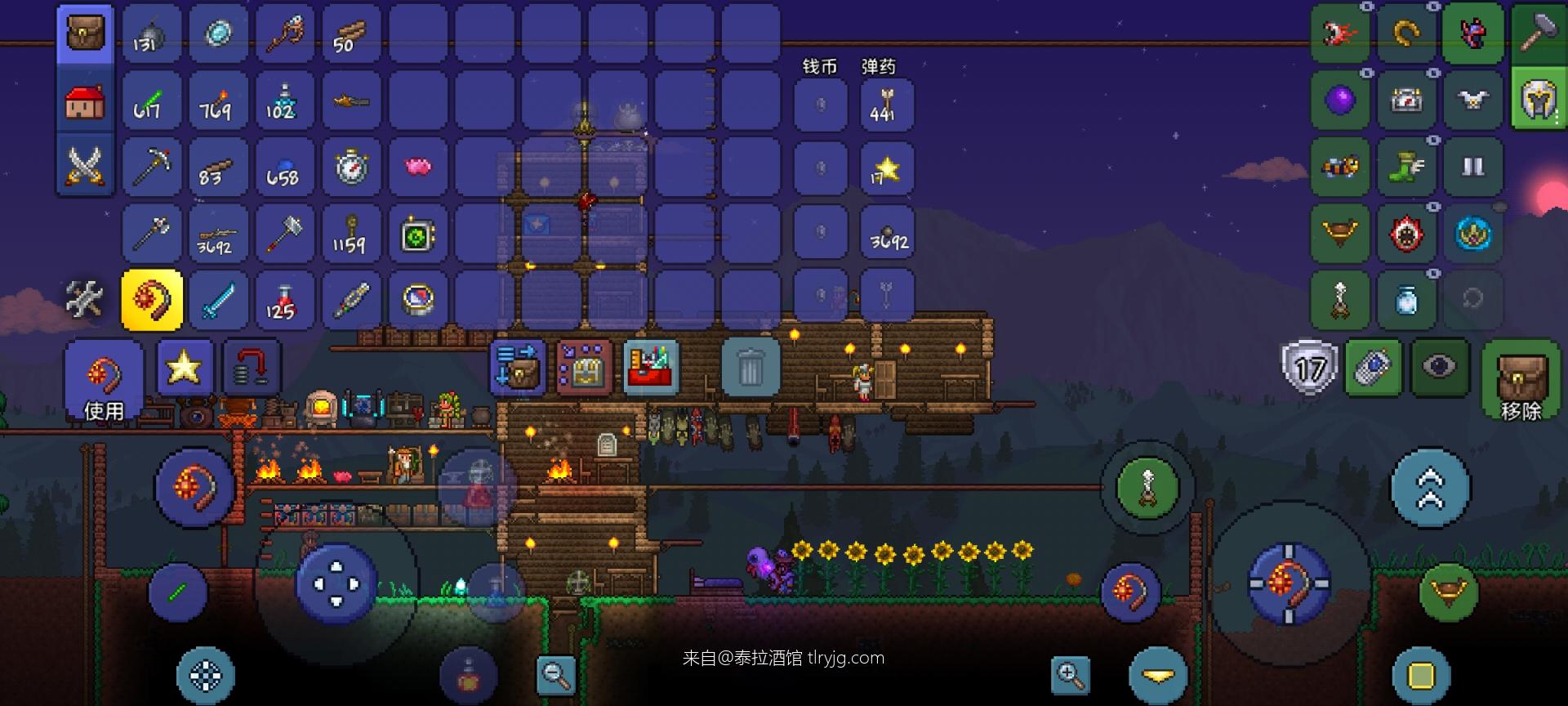Screen dimensions: 1568x706
Task: Select the blue sword slot
Action: [218, 301]
